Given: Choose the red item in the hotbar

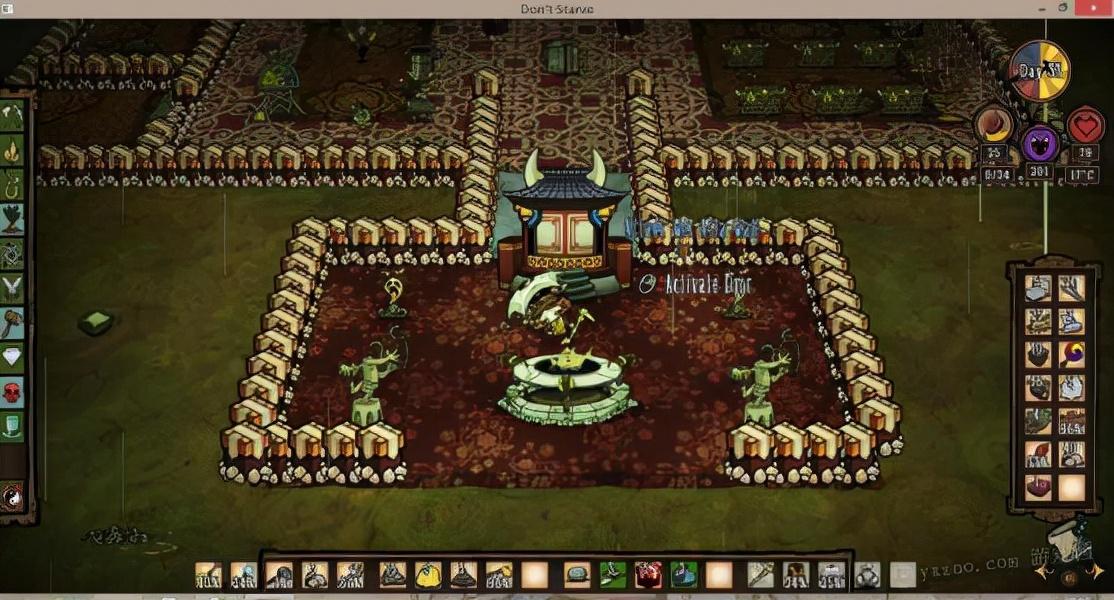Looking at the screenshot, I should 648,575.
